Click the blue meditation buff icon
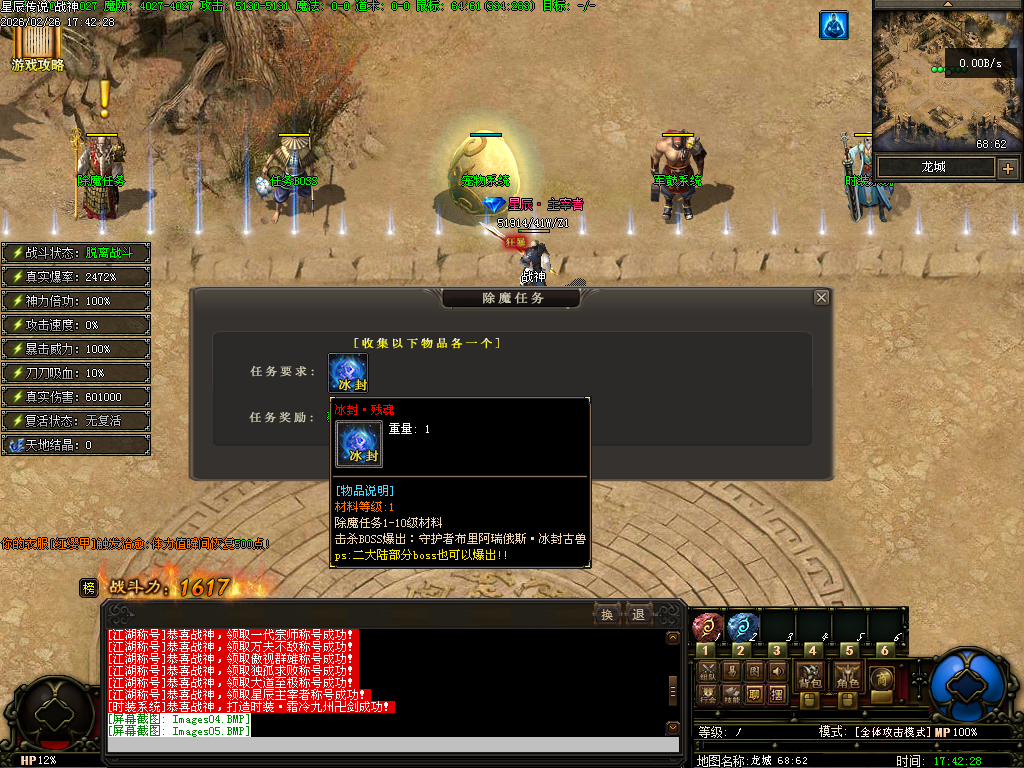 833,26
